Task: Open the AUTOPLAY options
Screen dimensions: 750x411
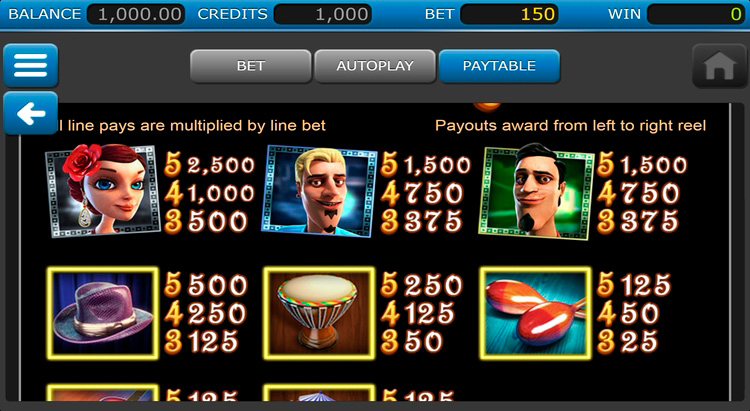Action: click(375, 66)
